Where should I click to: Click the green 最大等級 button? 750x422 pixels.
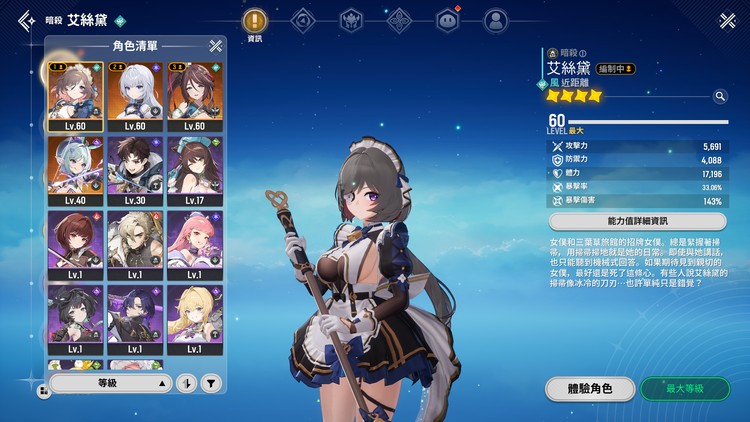pyautogui.click(x=684, y=389)
